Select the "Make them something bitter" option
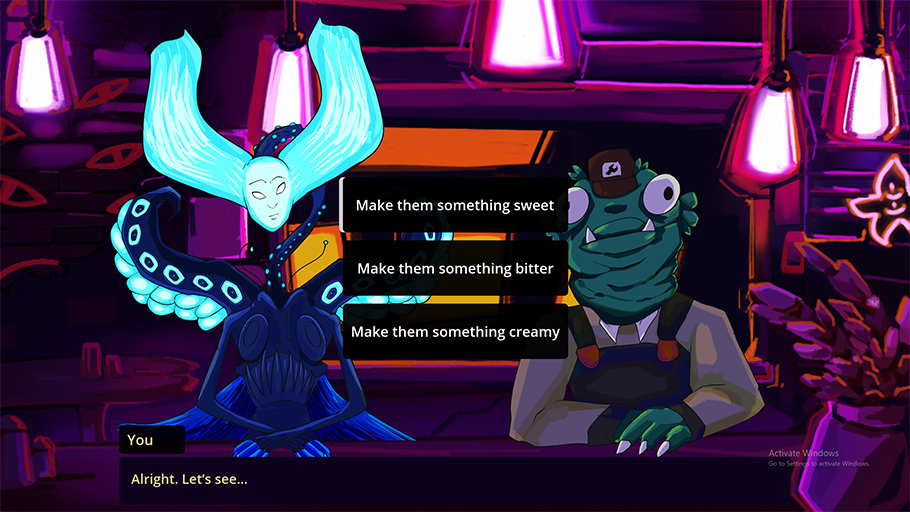Screen dimensions: 910x512 [455, 268]
